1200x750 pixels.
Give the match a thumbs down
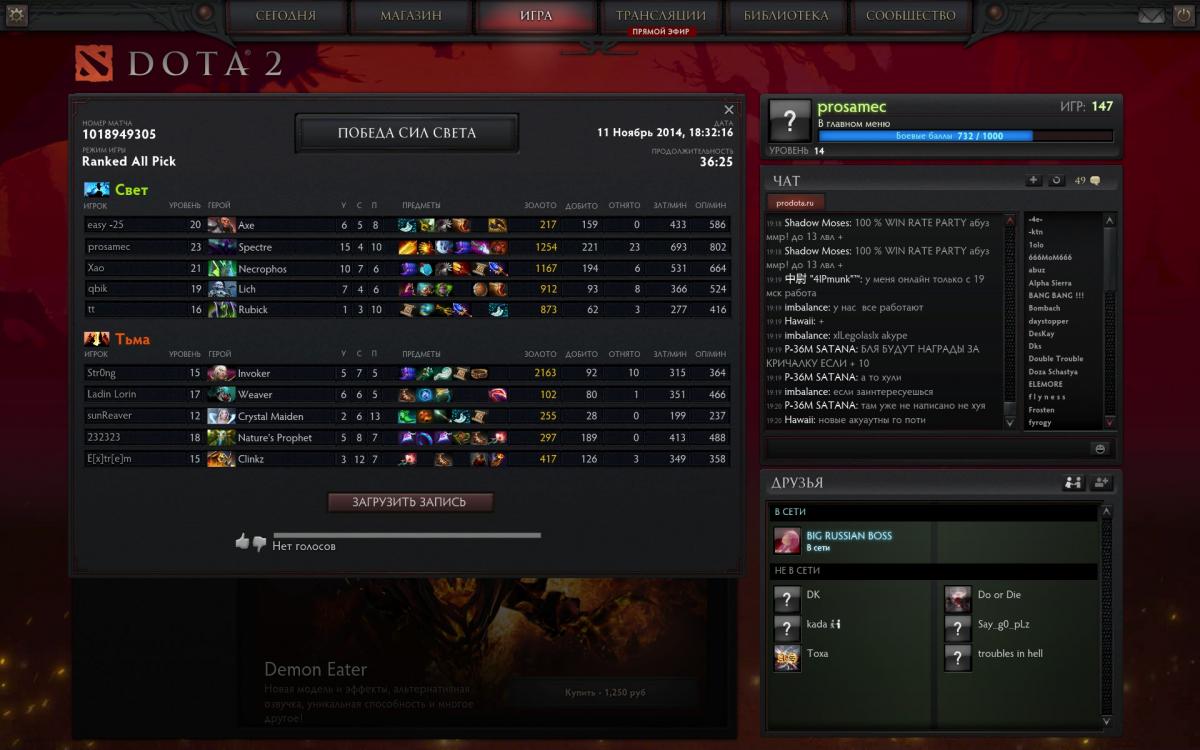tap(259, 543)
